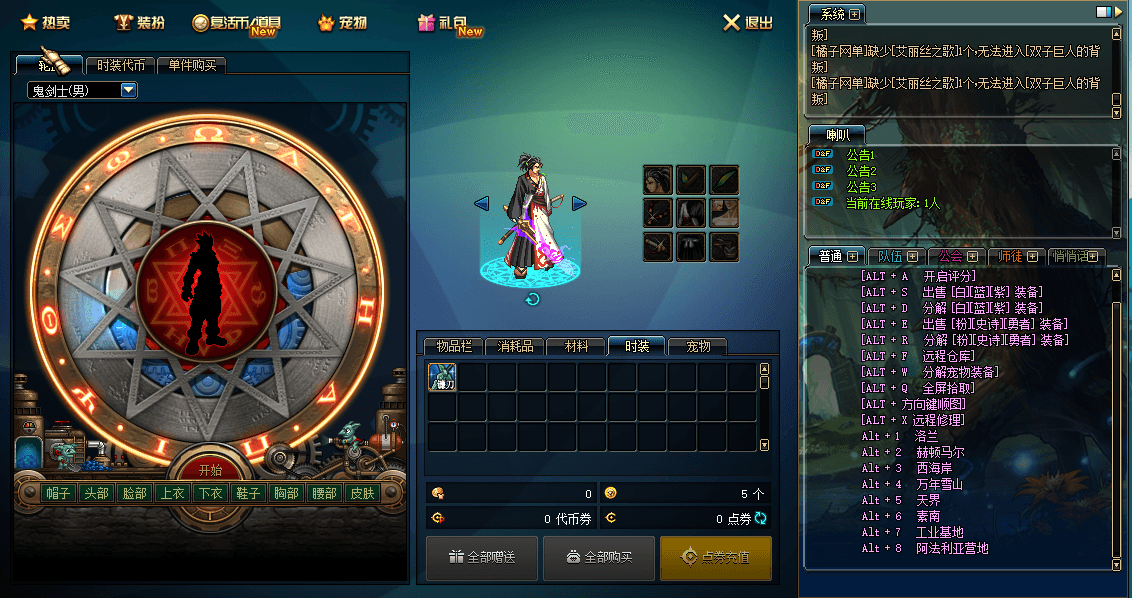This screenshot has width=1132, height=598.
Task: Switch to the 时装代币 tab
Action: coord(121,65)
